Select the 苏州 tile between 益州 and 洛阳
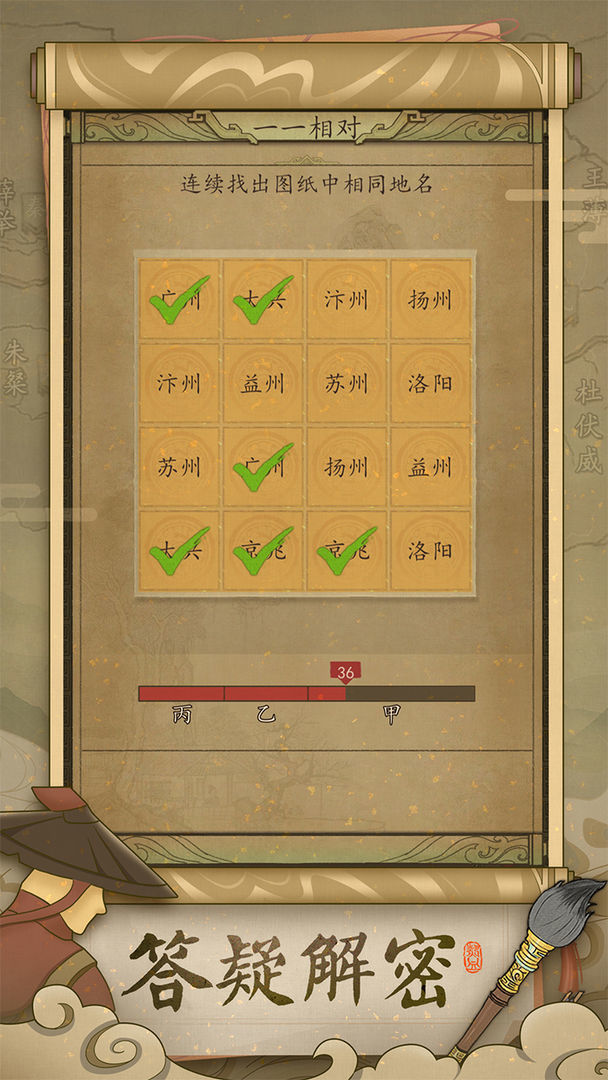The image size is (608, 1080). tap(347, 383)
